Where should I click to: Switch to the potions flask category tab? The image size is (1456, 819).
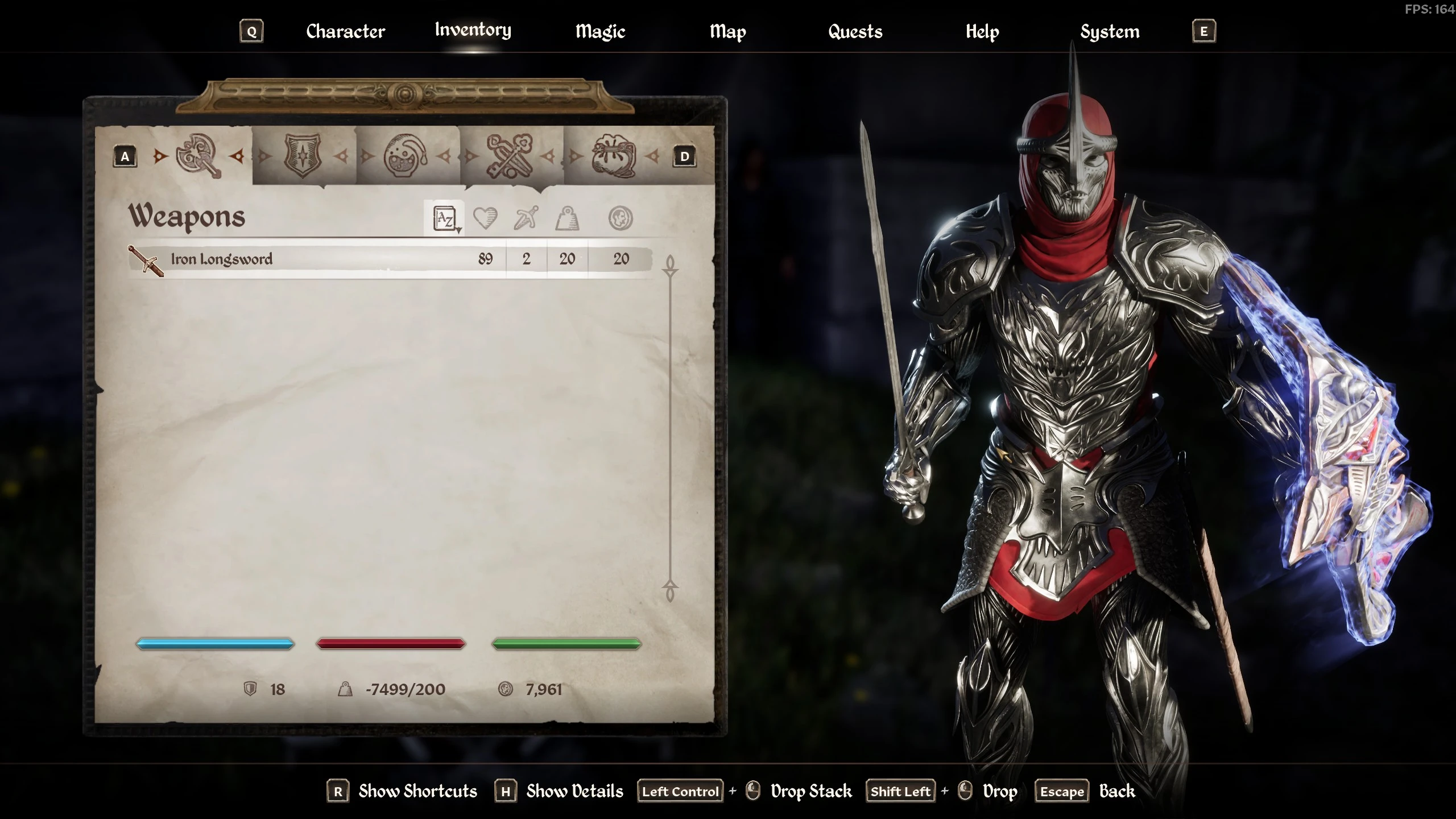[x=406, y=156]
